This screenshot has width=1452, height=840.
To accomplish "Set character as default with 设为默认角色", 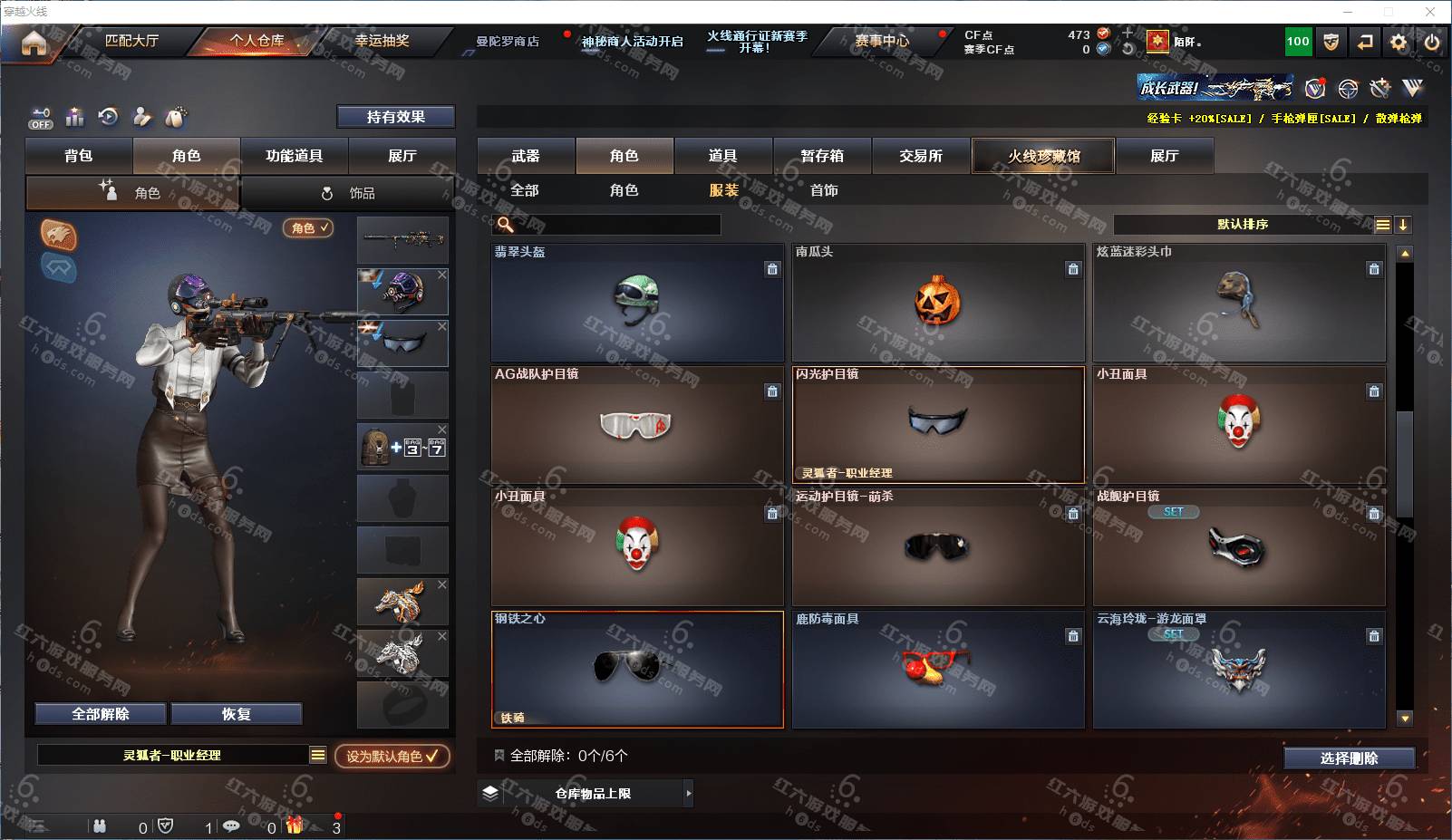I will pos(392,756).
